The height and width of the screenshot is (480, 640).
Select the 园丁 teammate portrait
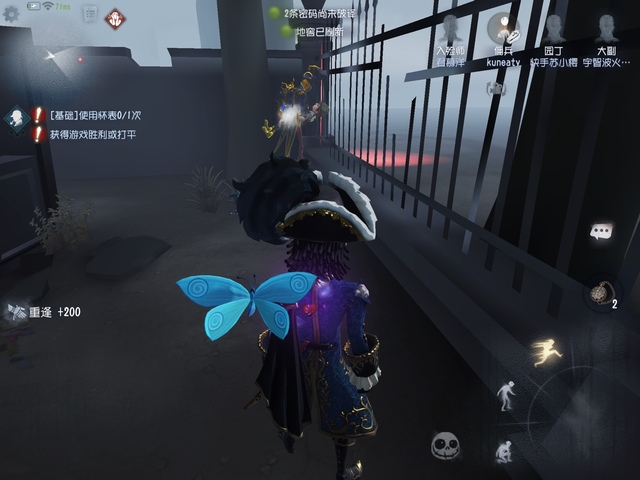554,29
